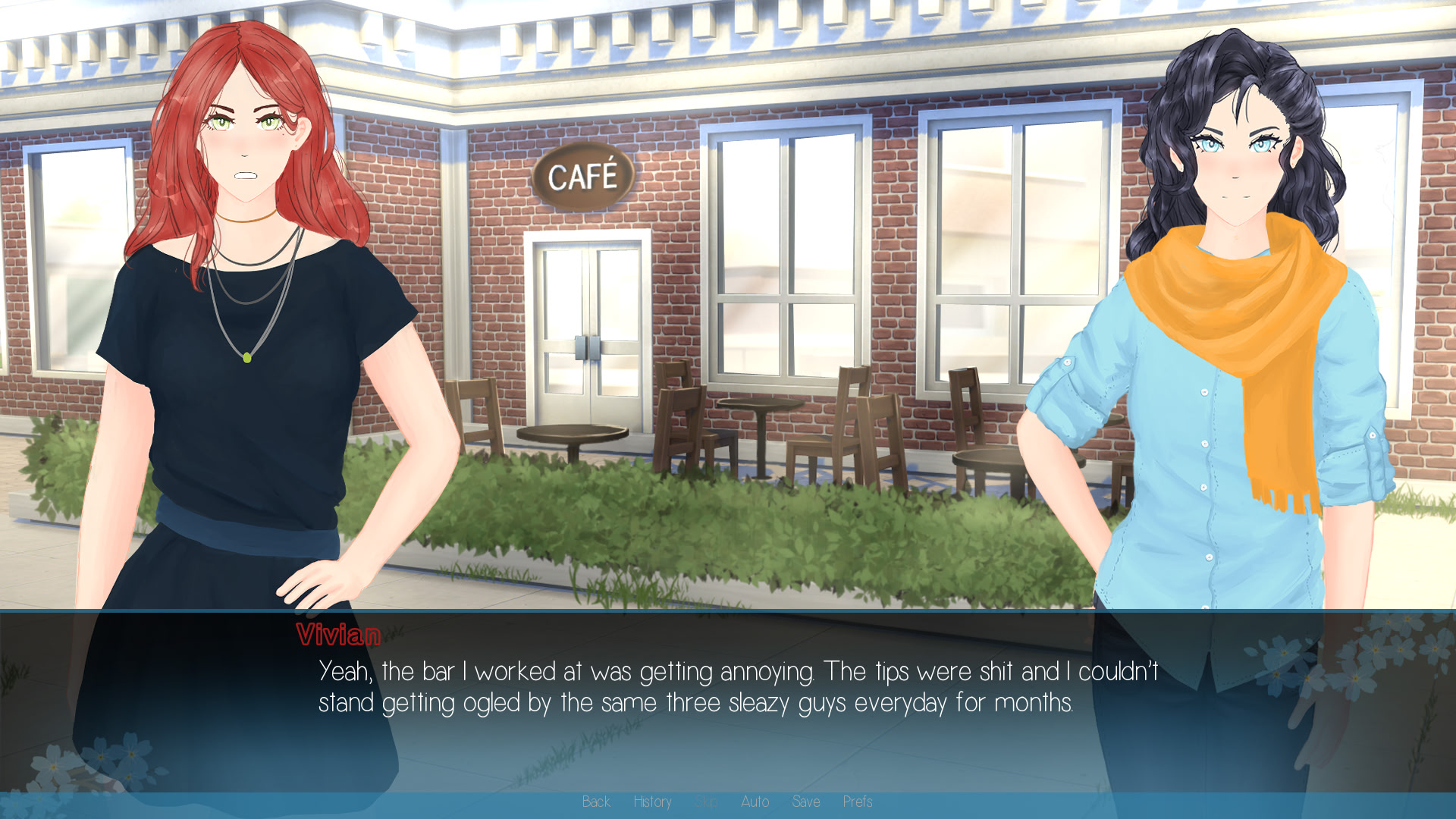Activate the Skip option
The height and width of the screenshot is (819, 1456).
pos(705,802)
